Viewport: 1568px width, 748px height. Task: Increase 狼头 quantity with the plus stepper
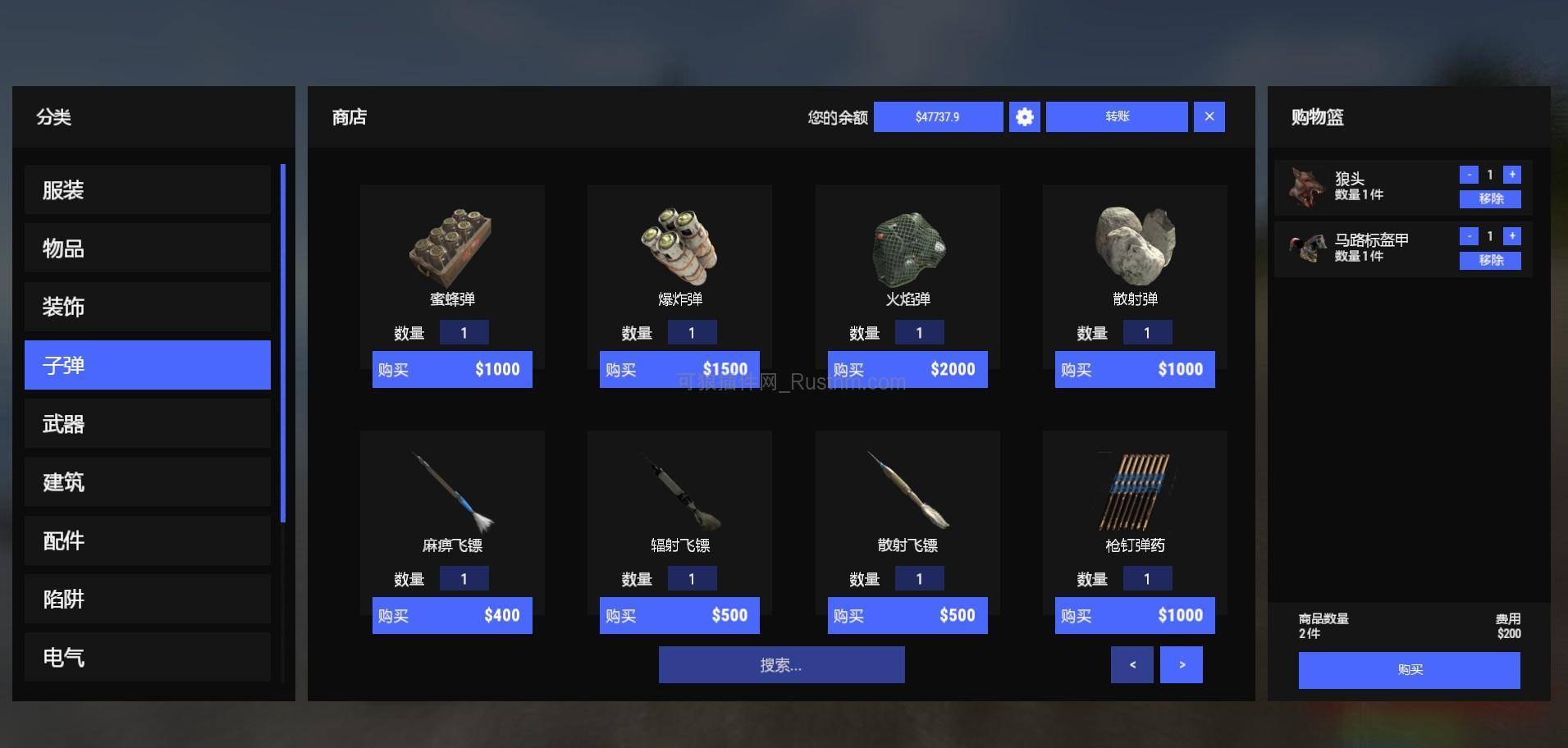[x=1511, y=174]
